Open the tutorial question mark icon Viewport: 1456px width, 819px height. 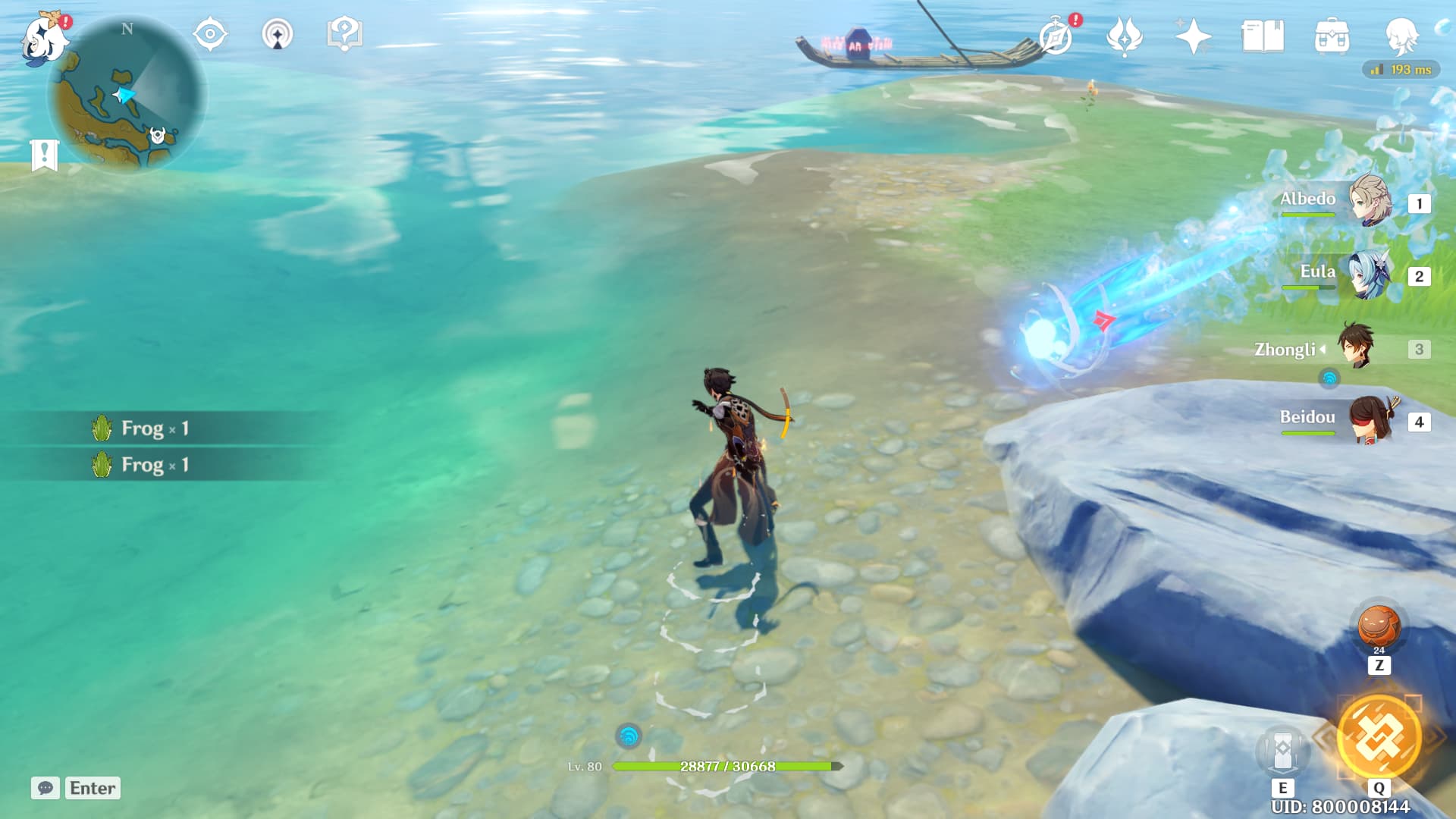344,34
